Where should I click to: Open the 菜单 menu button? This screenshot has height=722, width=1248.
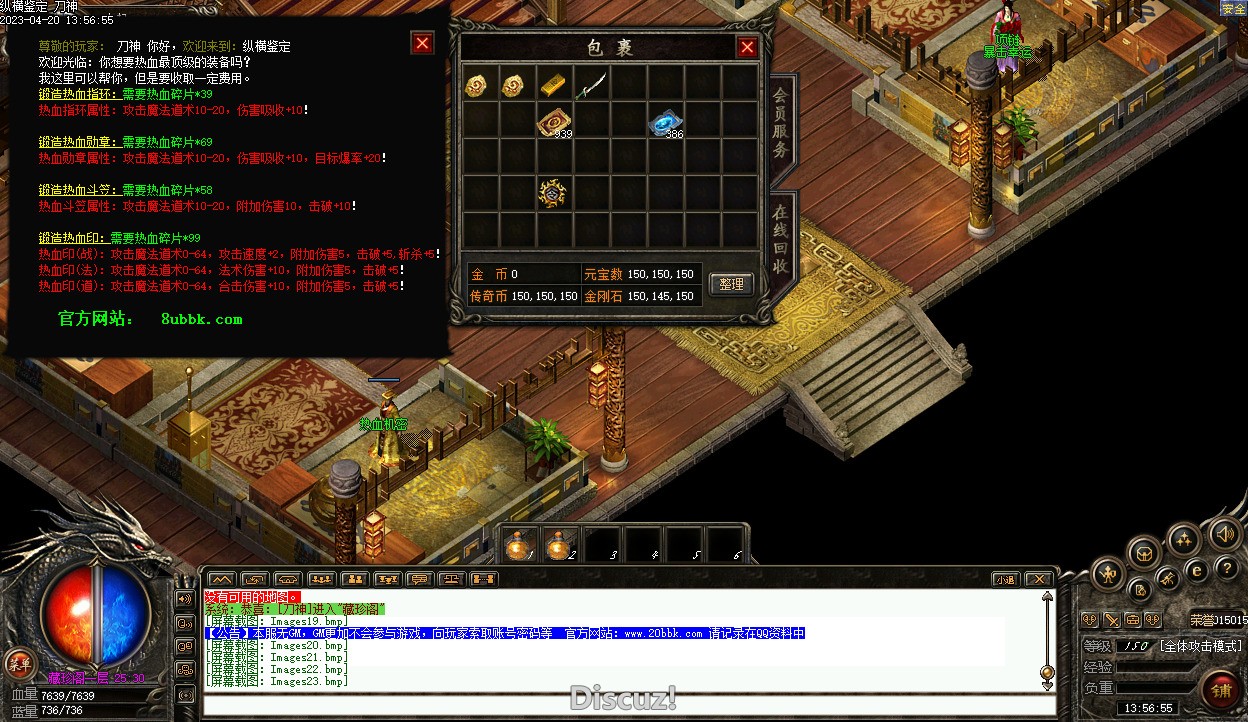[x=19, y=662]
